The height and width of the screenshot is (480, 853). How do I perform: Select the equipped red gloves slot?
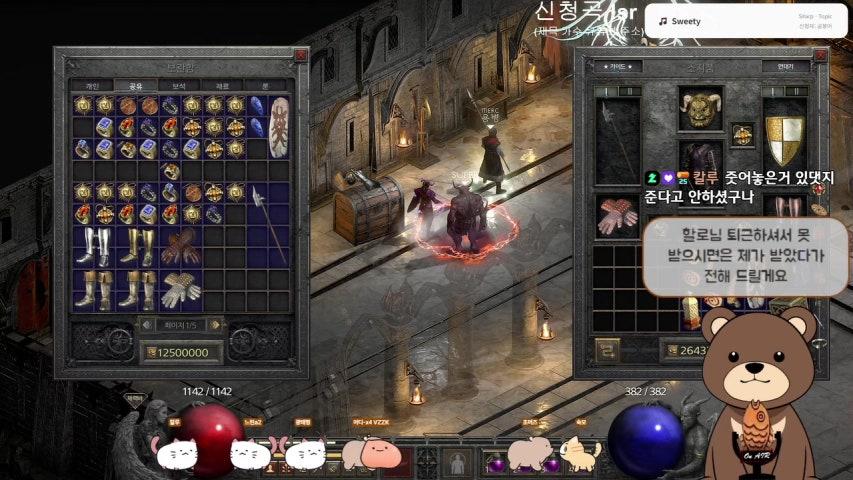618,216
